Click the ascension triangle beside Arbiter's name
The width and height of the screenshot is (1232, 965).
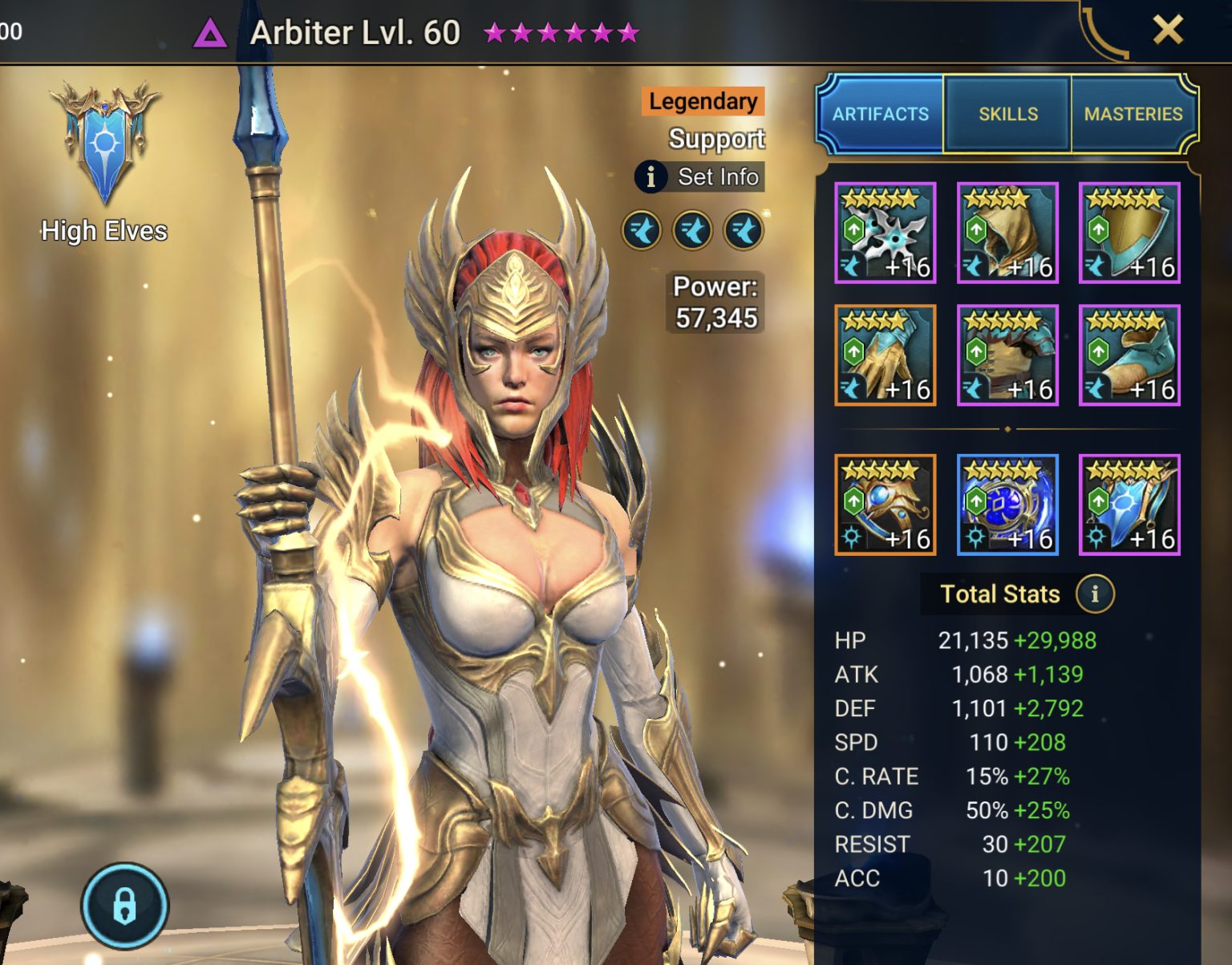(x=212, y=34)
